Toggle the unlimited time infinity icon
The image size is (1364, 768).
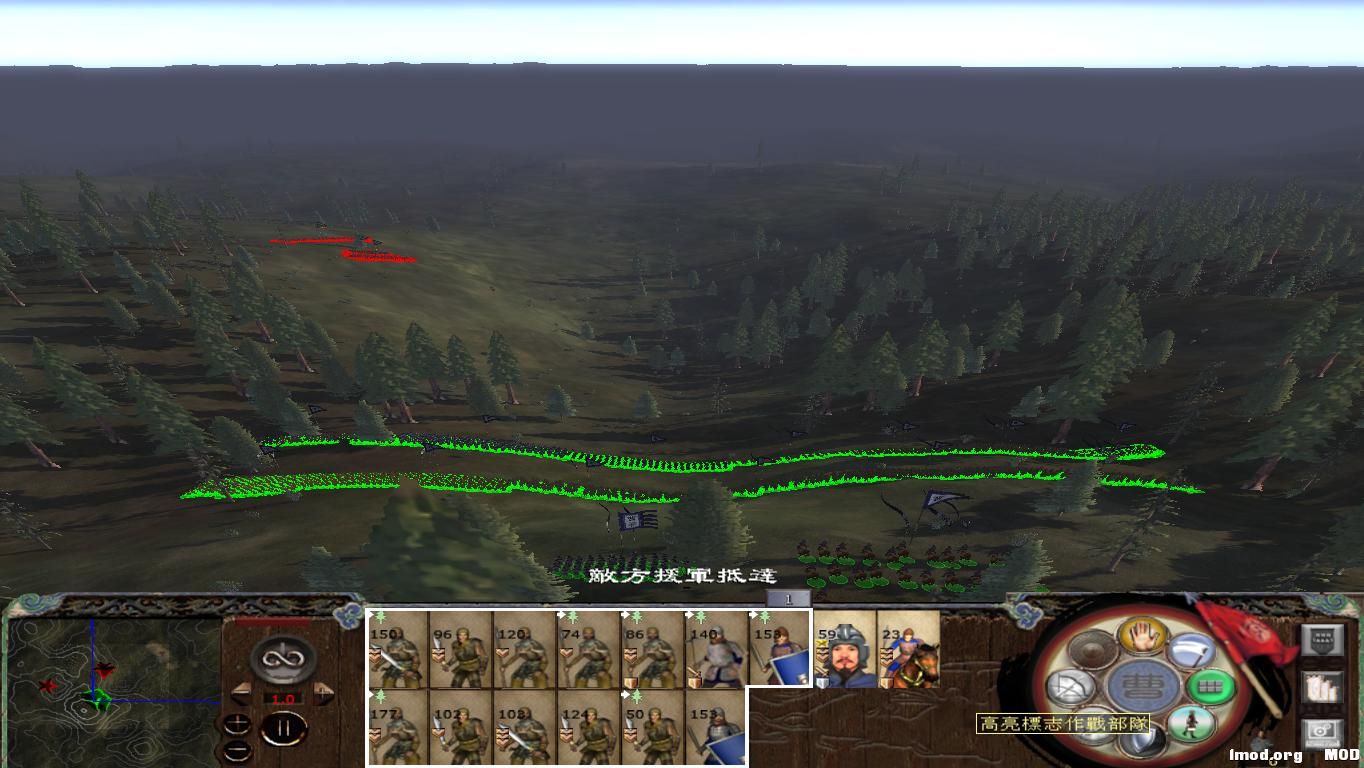(x=282, y=660)
